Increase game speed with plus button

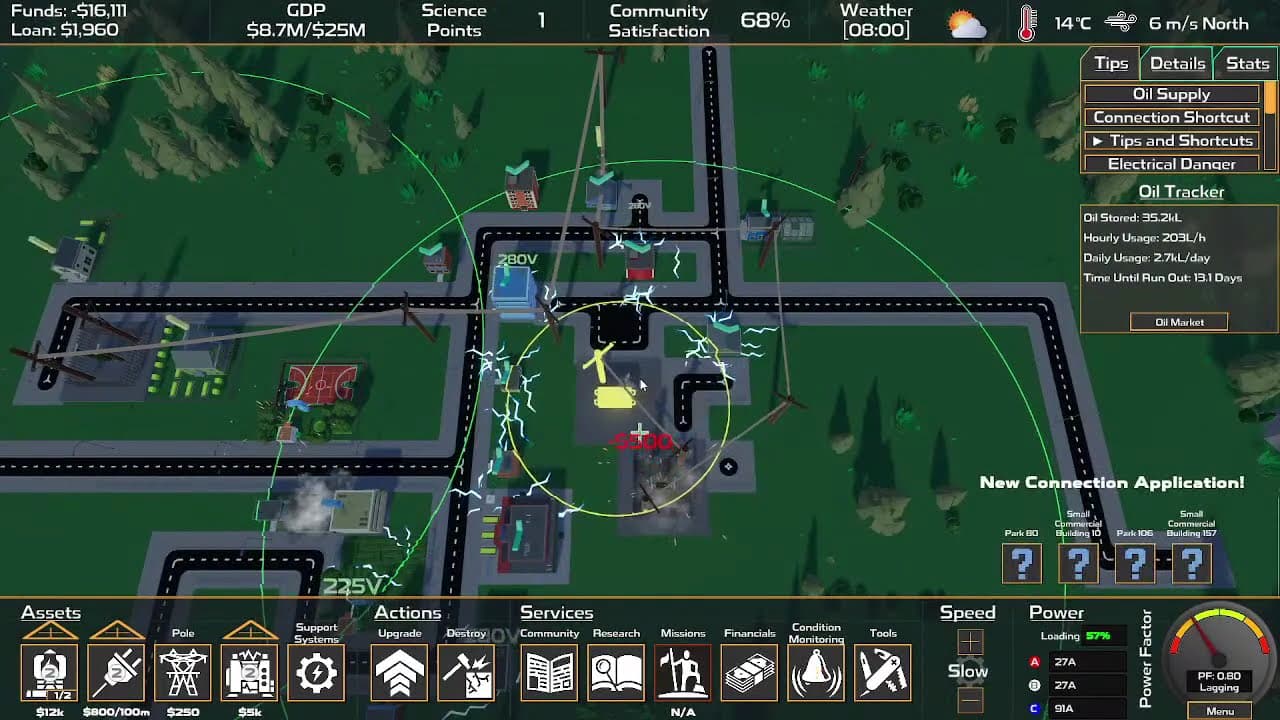click(970, 642)
